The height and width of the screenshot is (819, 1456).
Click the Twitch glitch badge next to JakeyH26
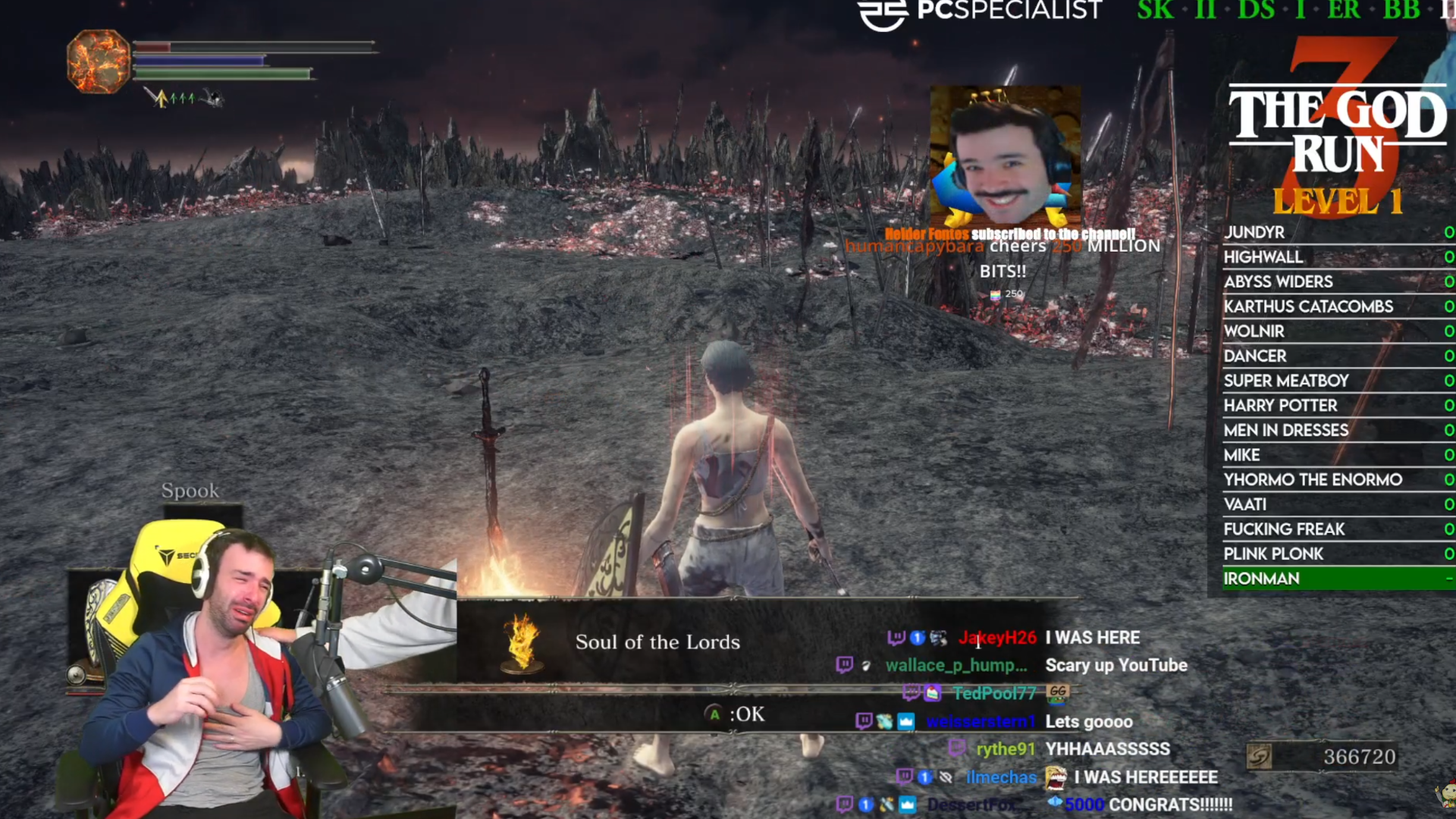(896, 637)
